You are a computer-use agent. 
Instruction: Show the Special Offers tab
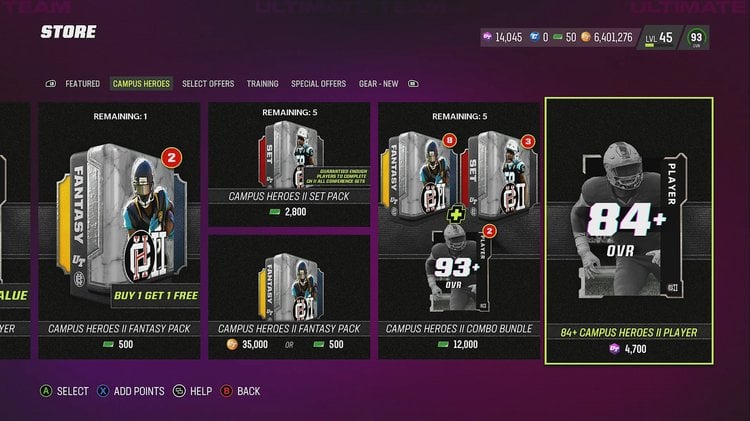(x=318, y=84)
